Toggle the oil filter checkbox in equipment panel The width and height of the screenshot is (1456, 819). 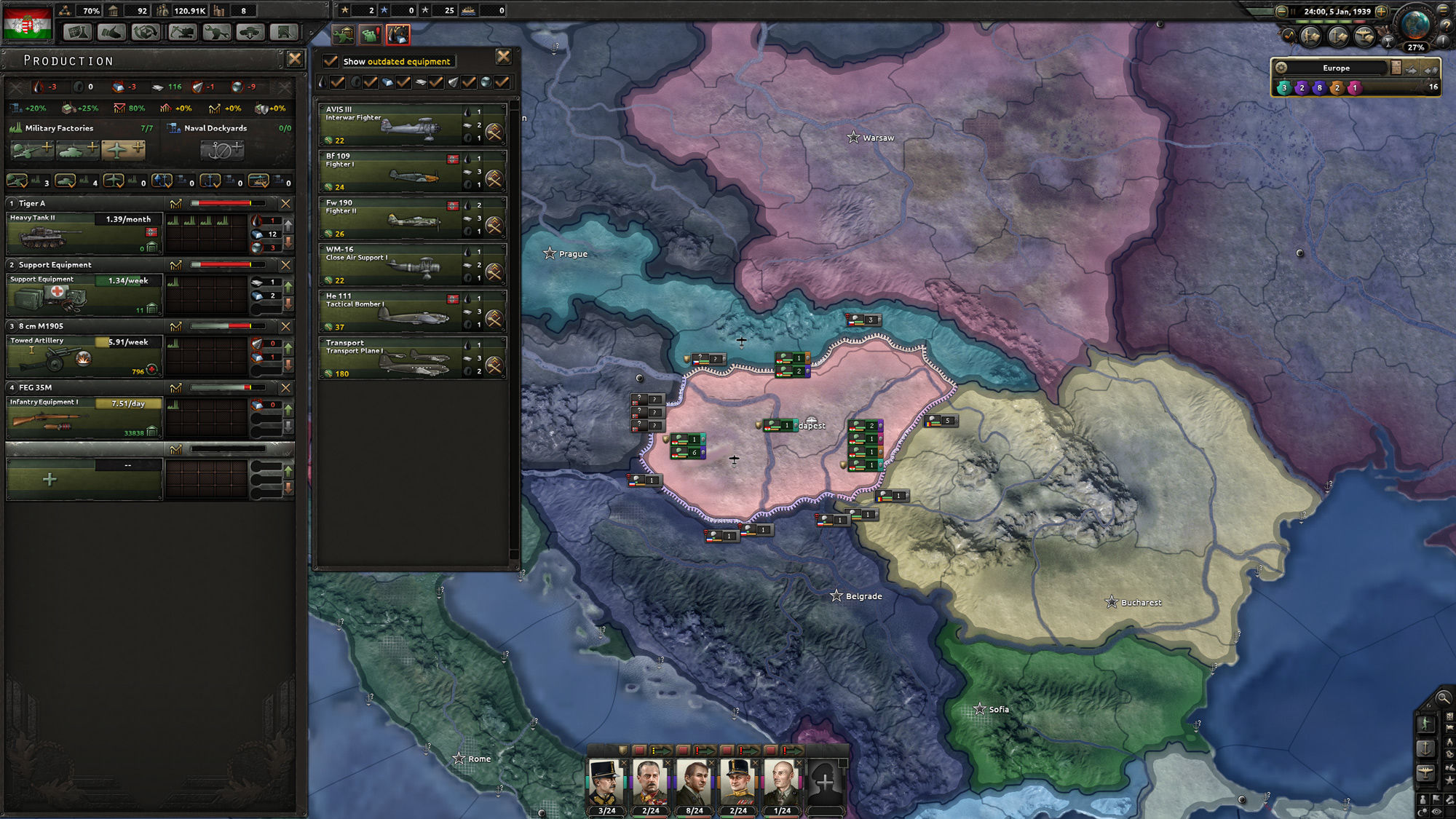(x=337, y=82)
